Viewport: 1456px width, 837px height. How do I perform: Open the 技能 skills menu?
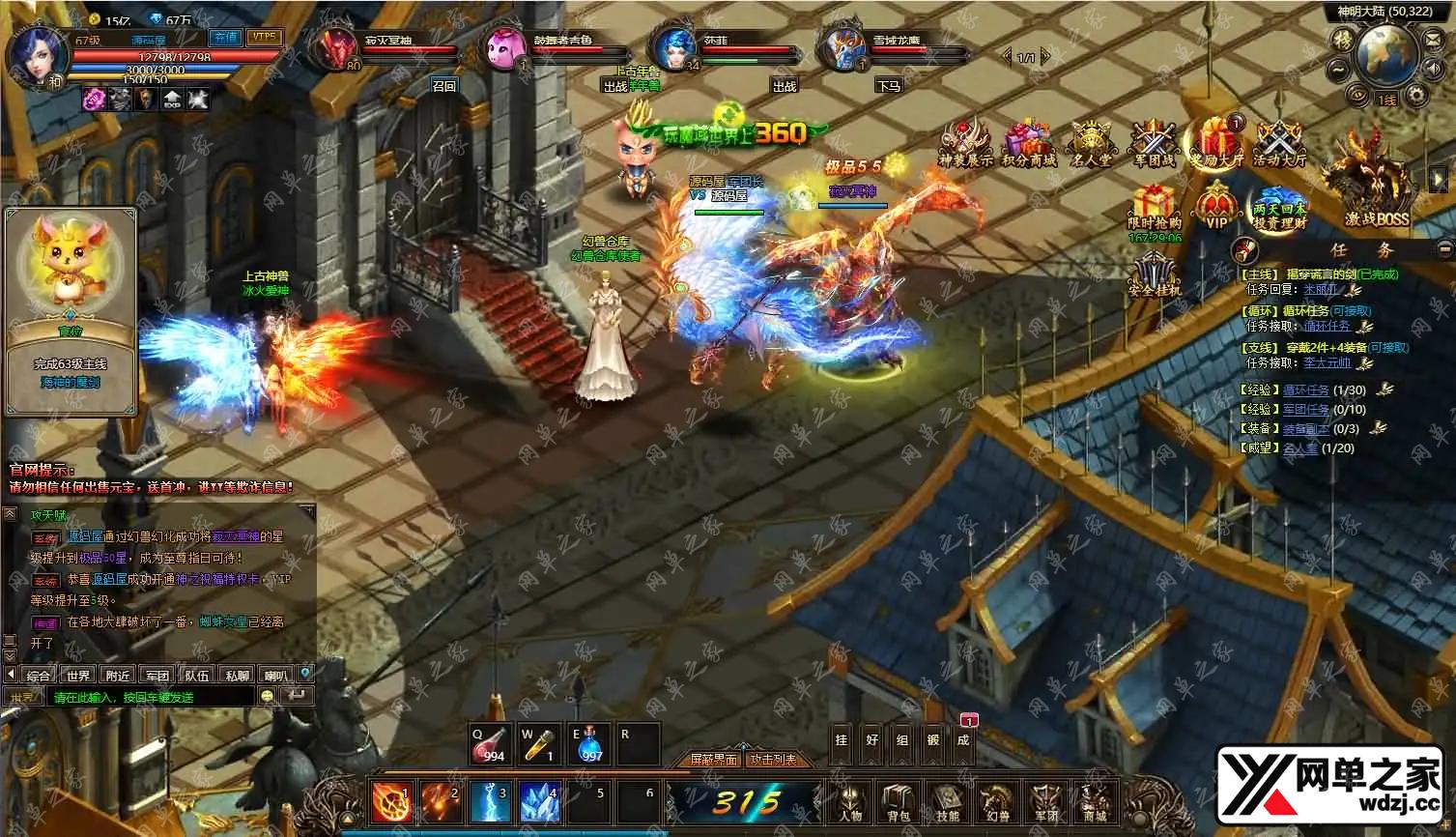[948, 803]
